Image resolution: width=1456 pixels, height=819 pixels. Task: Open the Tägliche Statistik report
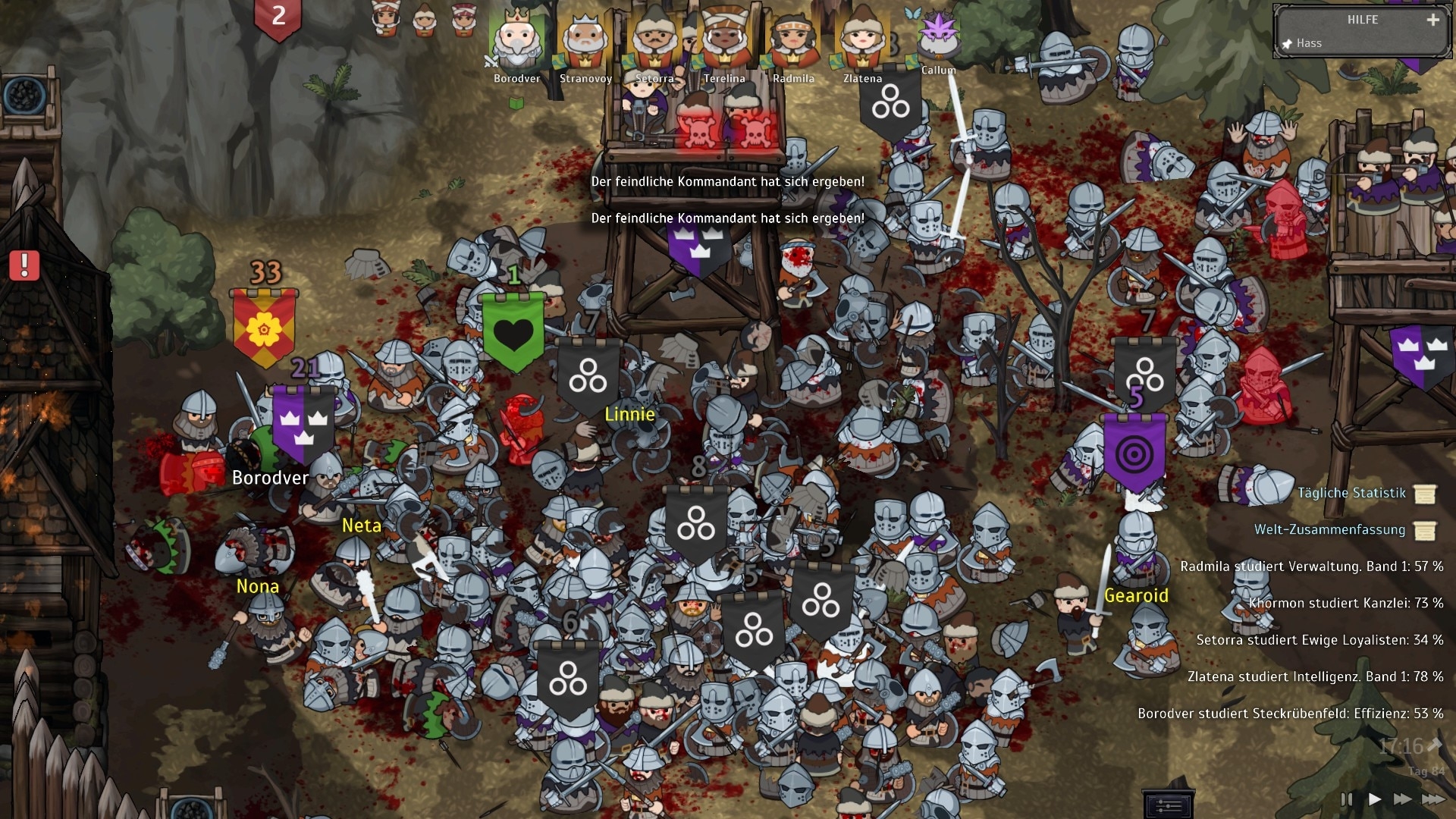1351,493
